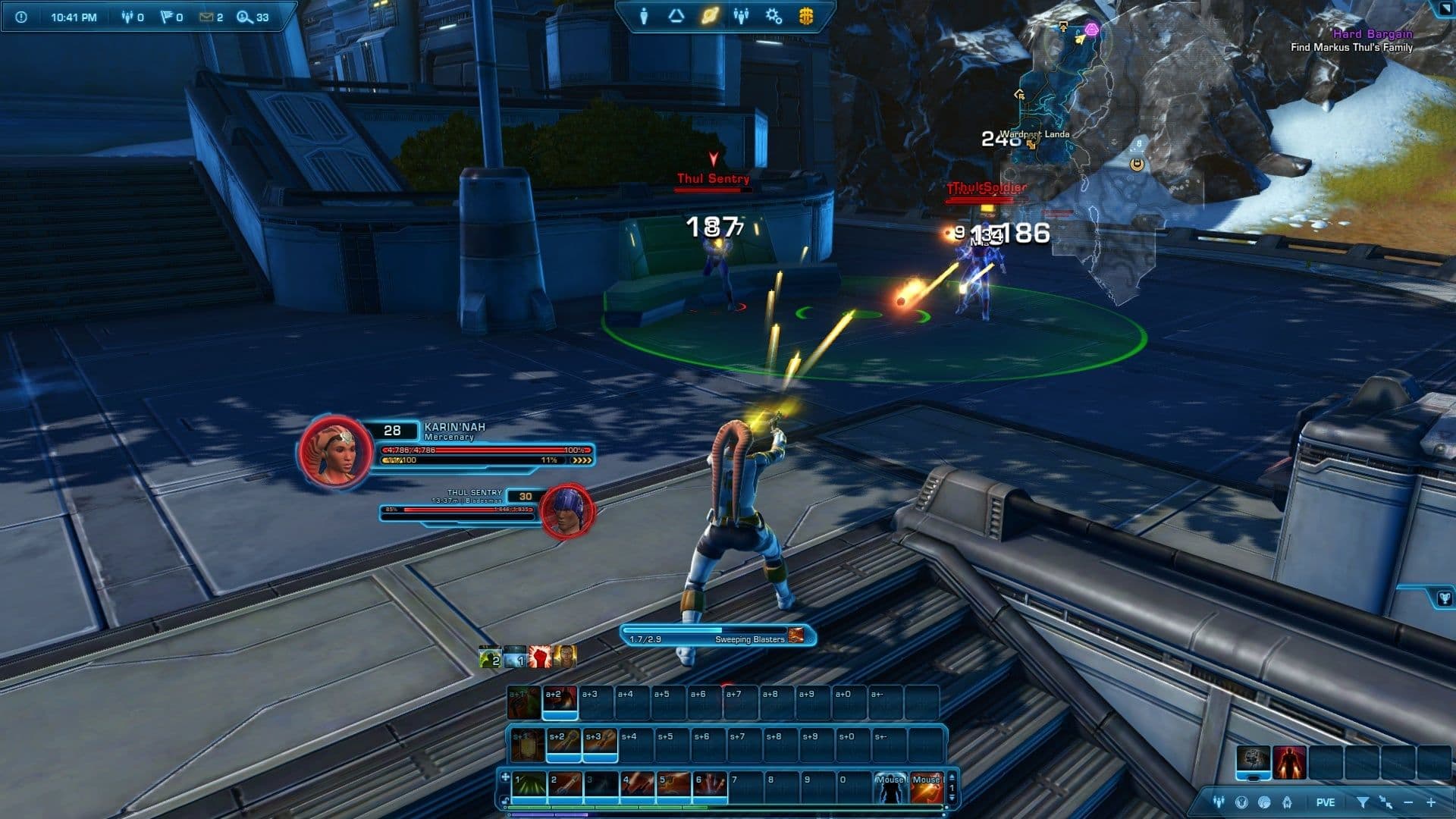
Task: Activate the ability in slot 1
Action: (529, 787)
